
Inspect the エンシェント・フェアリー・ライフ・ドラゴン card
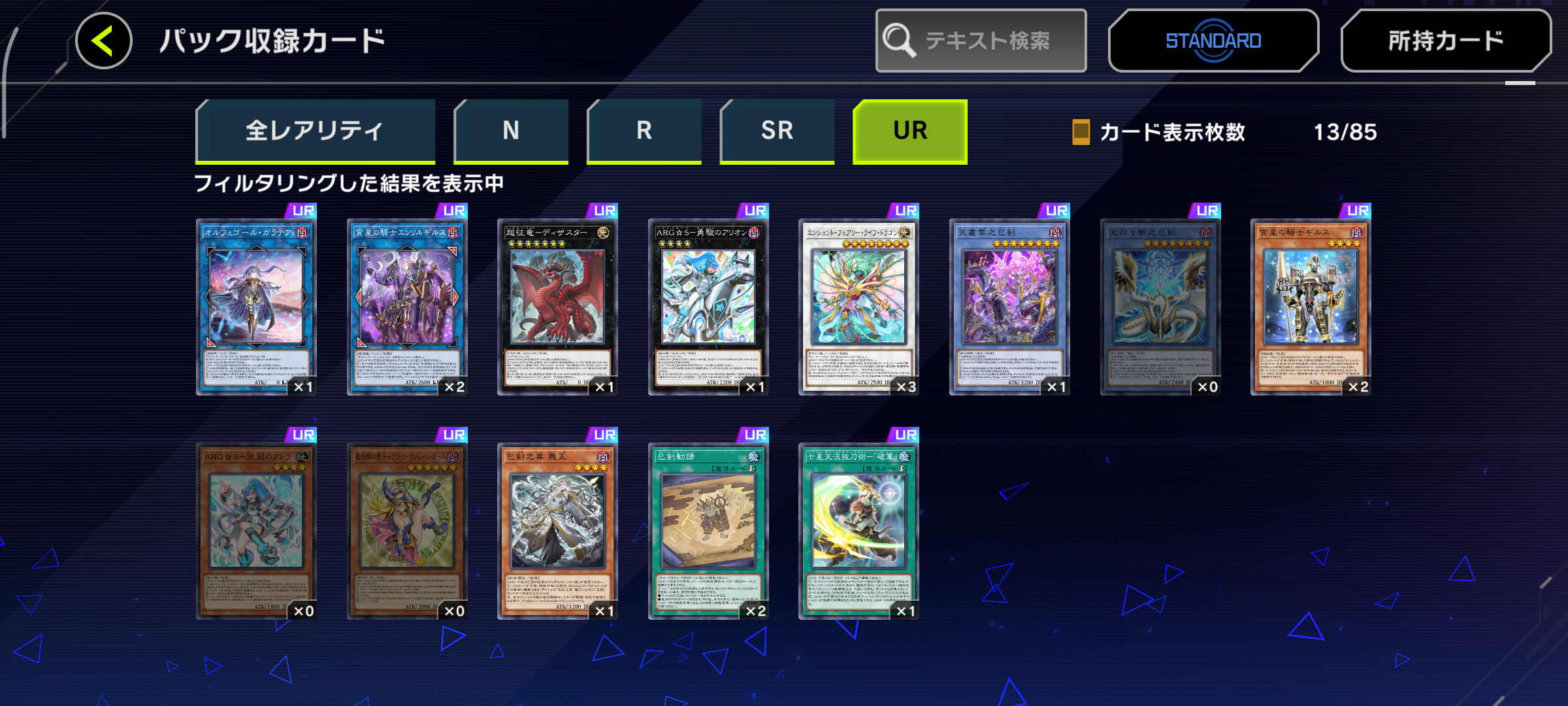tap(858, 306)
